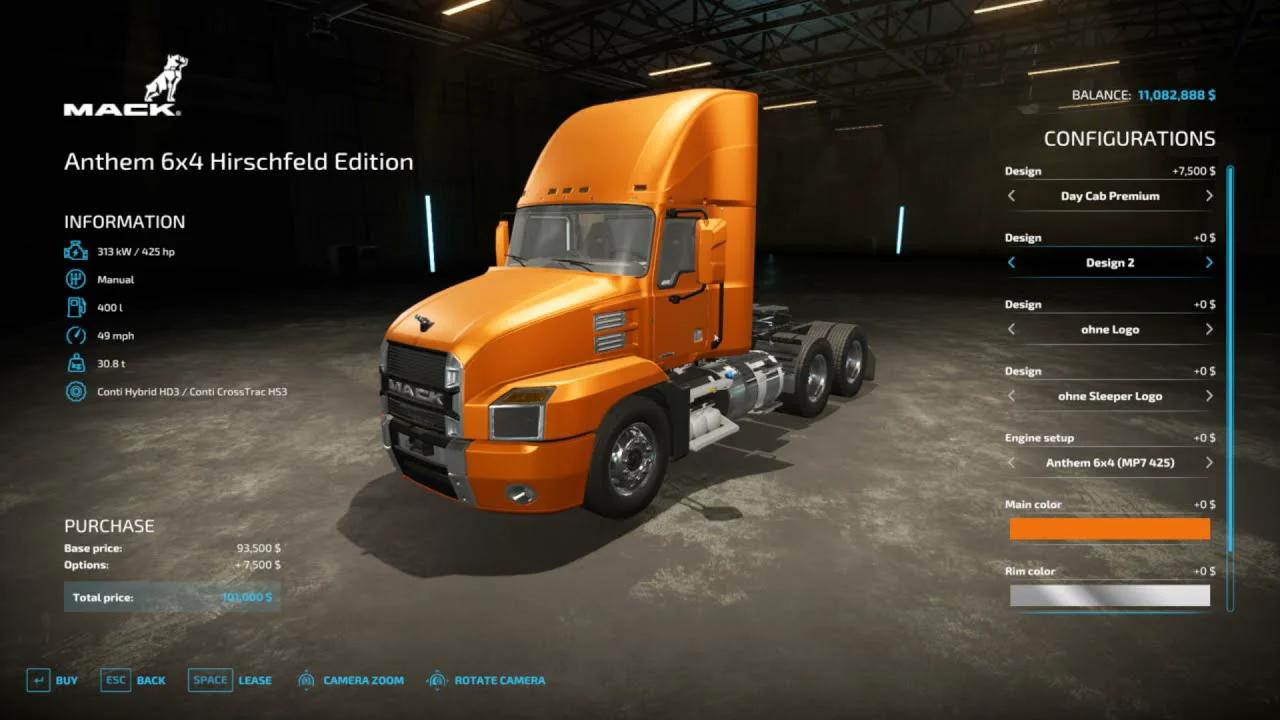Click the engine power icon beside 313 kW
Viewport: 1280px width, 720px height.
pyautogui.click(x=75, y=251)
